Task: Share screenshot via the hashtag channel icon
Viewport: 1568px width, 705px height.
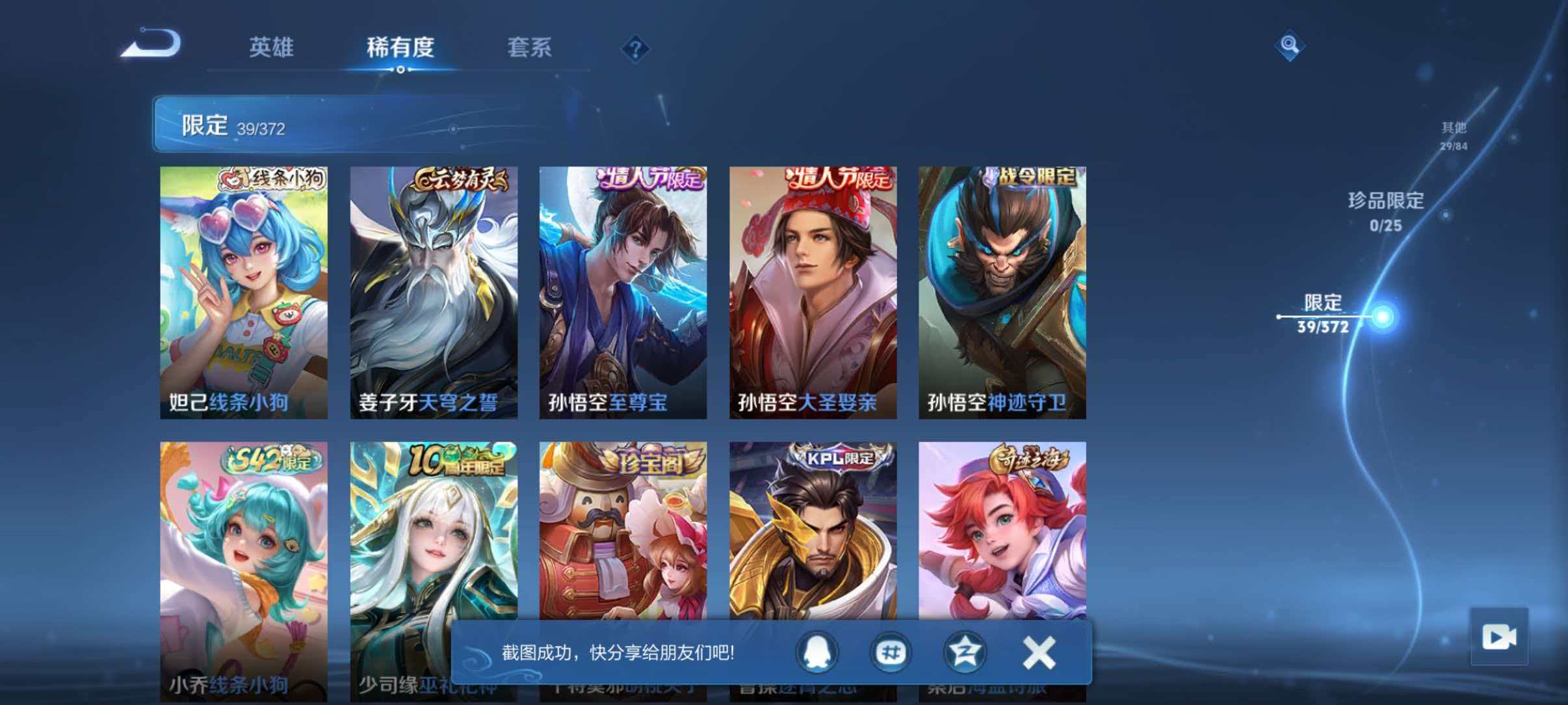Action: click(891, 653)
